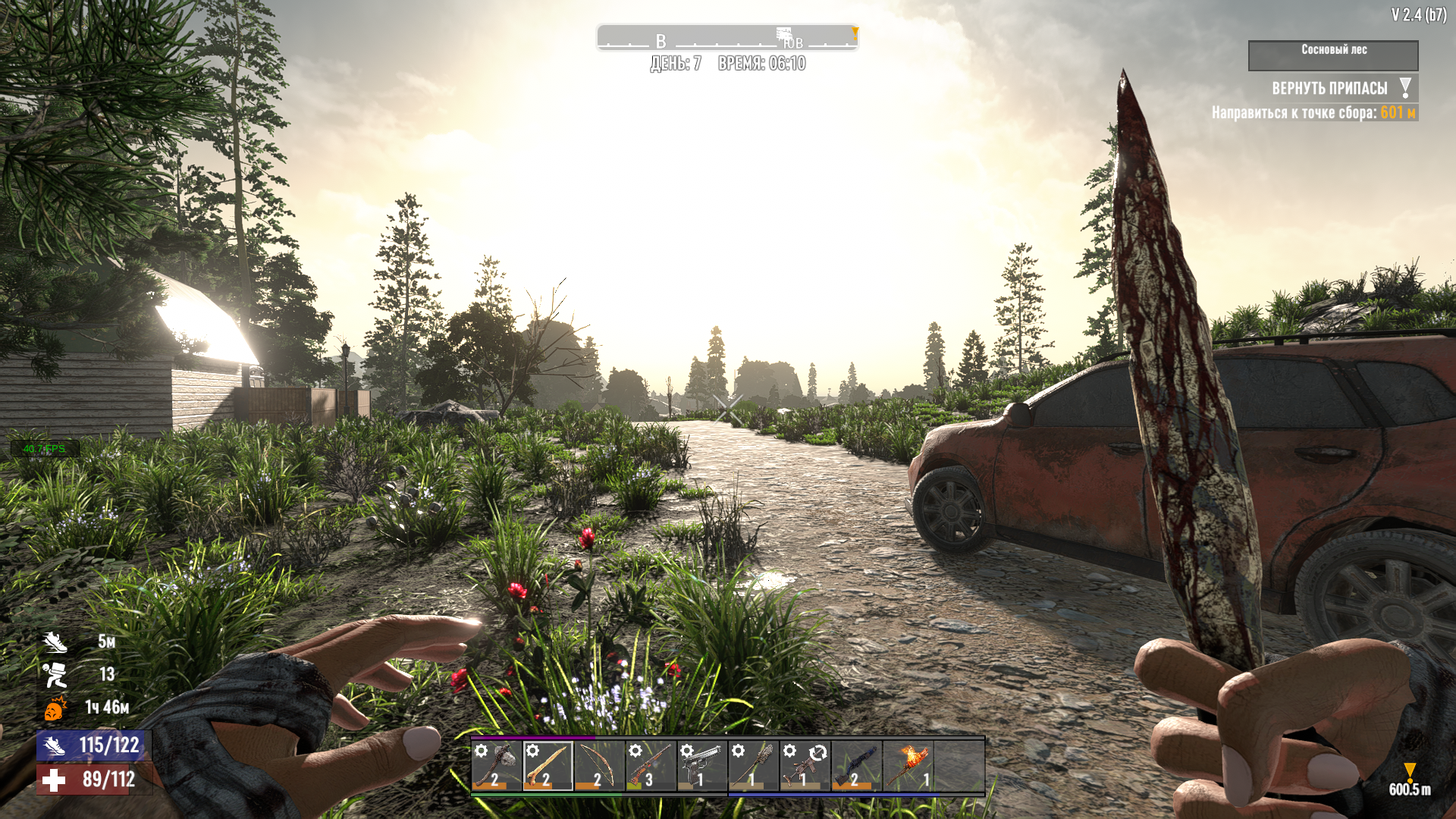Click the running shoe buff icon
The height and width of the screenshot is (819, 1456).
pyautogui.click(x=55, y=642)
